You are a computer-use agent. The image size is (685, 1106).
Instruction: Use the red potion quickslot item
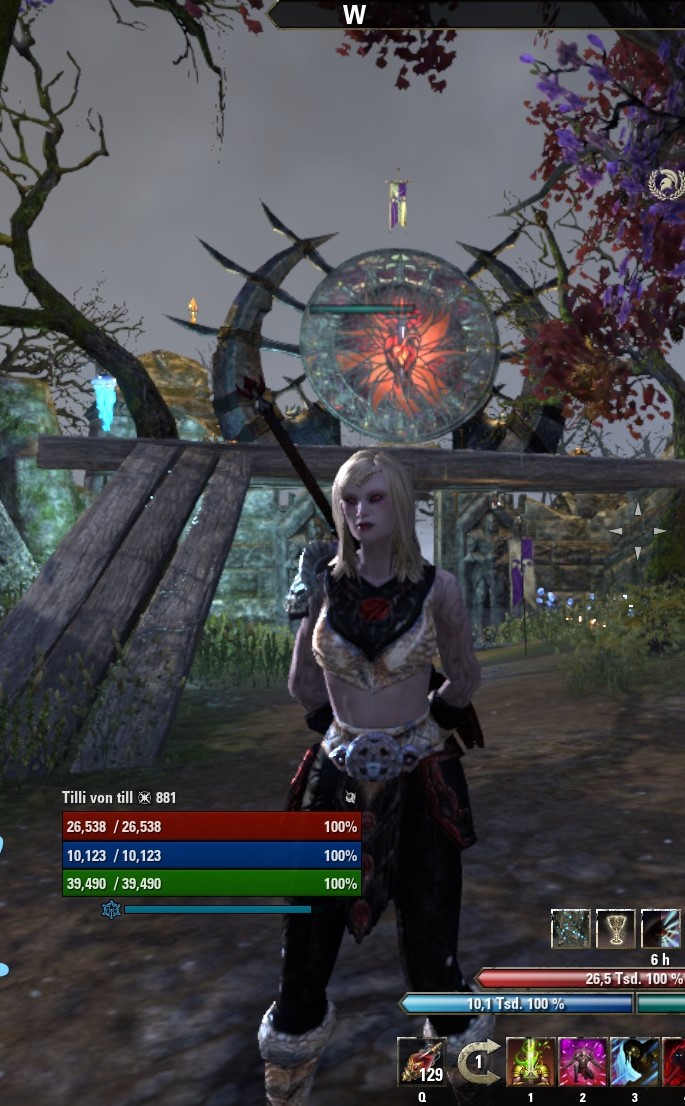(421, 1061)
